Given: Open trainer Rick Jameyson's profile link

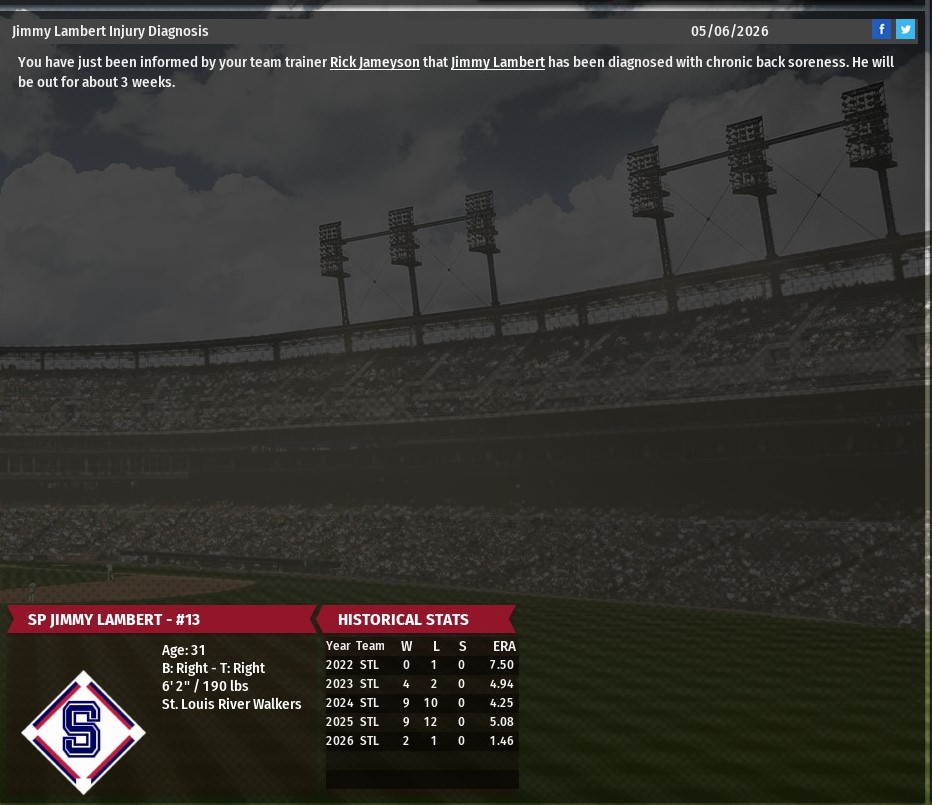Looking at the screenshot, I should click(x=374, y=62).
